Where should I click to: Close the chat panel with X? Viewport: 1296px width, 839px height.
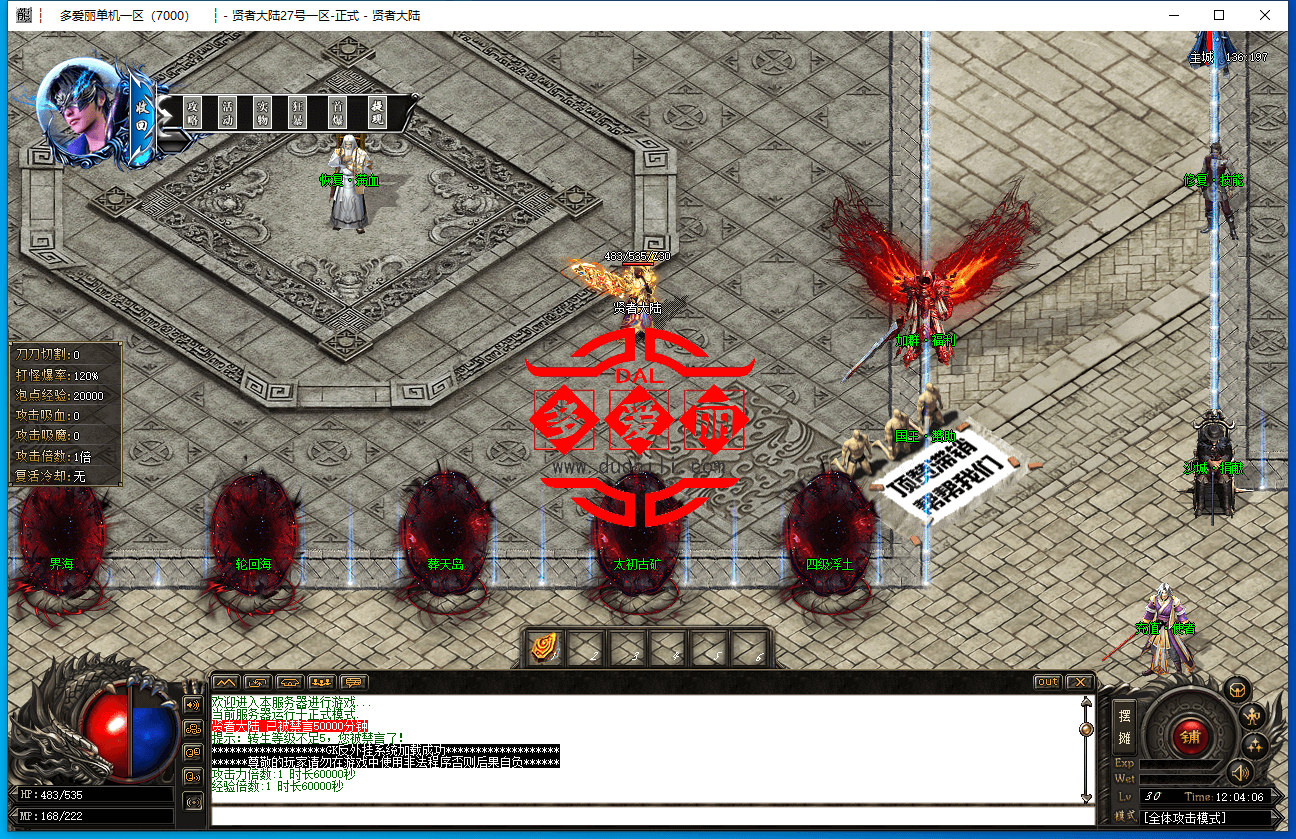point(1079,682)
